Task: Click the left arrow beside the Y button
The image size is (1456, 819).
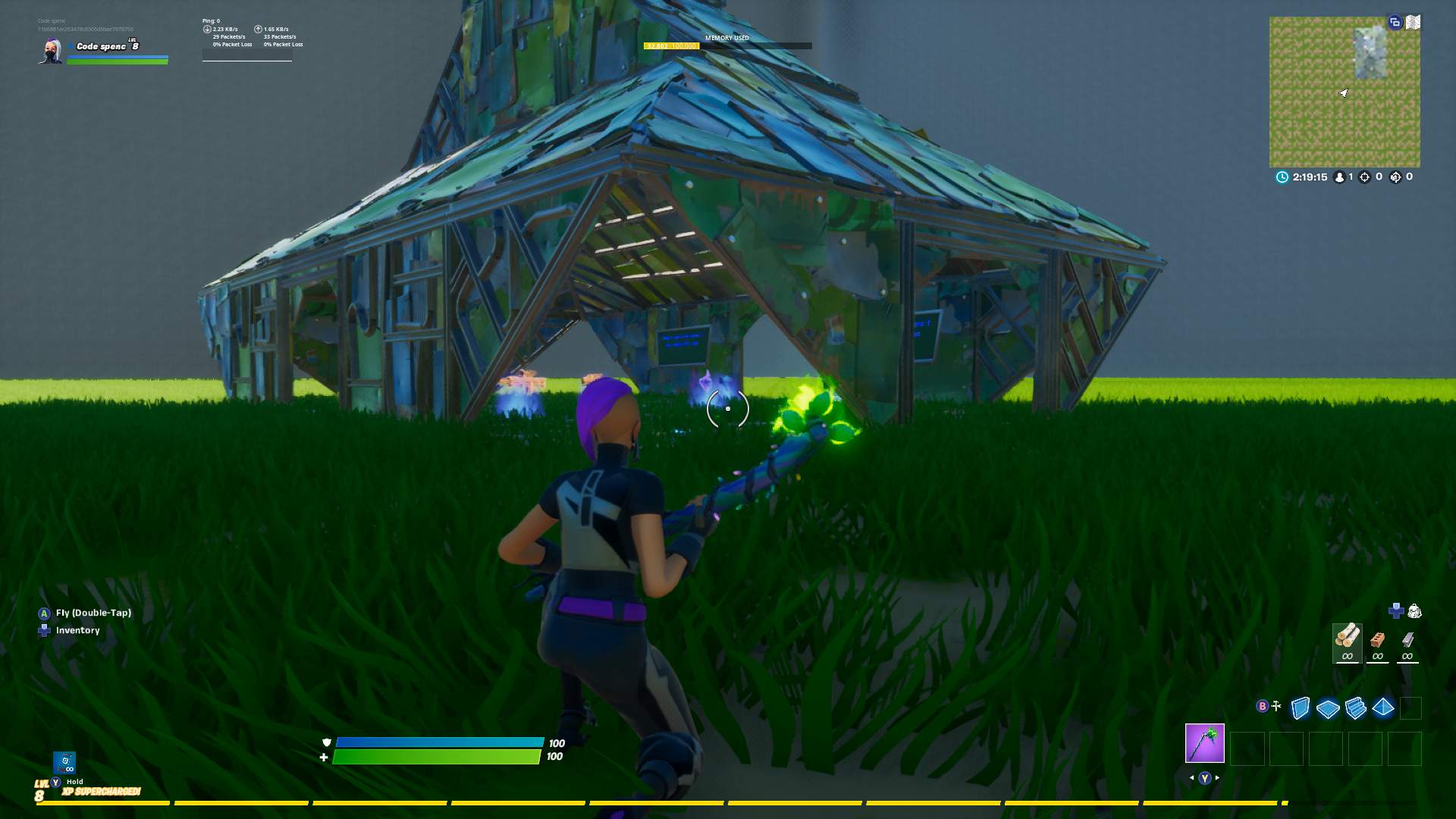Action: [x=1192, y=778]
